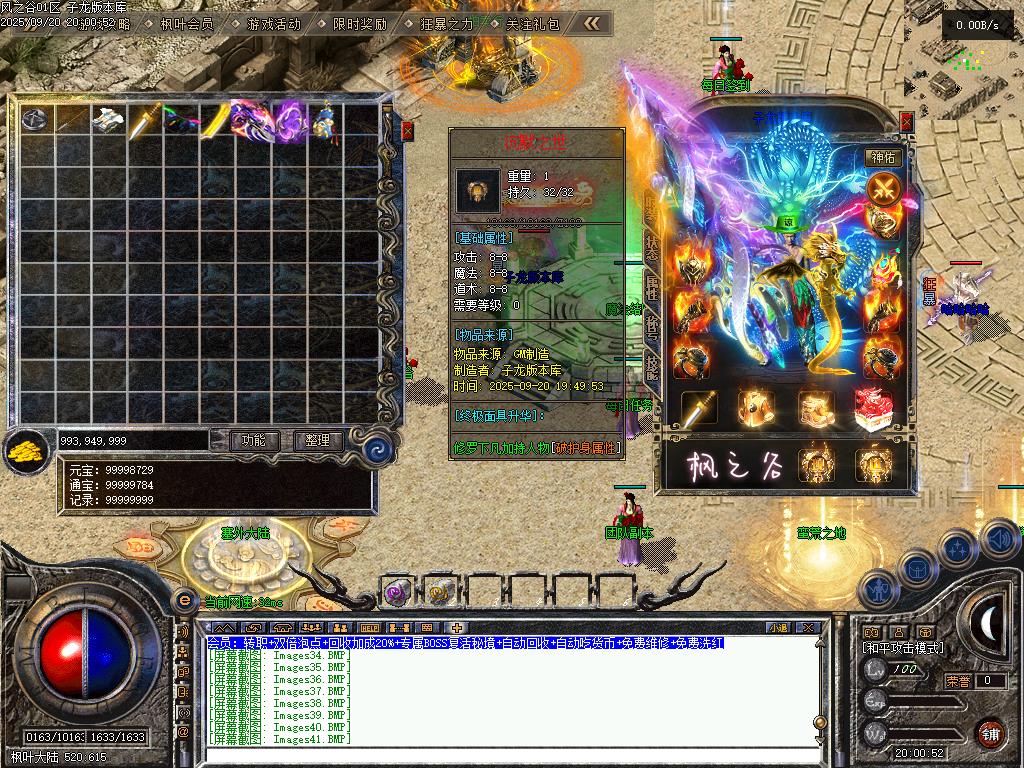Switch to the 属性 attributes tab
Viewport: 1024px width, 768px height.
point(651,290)
